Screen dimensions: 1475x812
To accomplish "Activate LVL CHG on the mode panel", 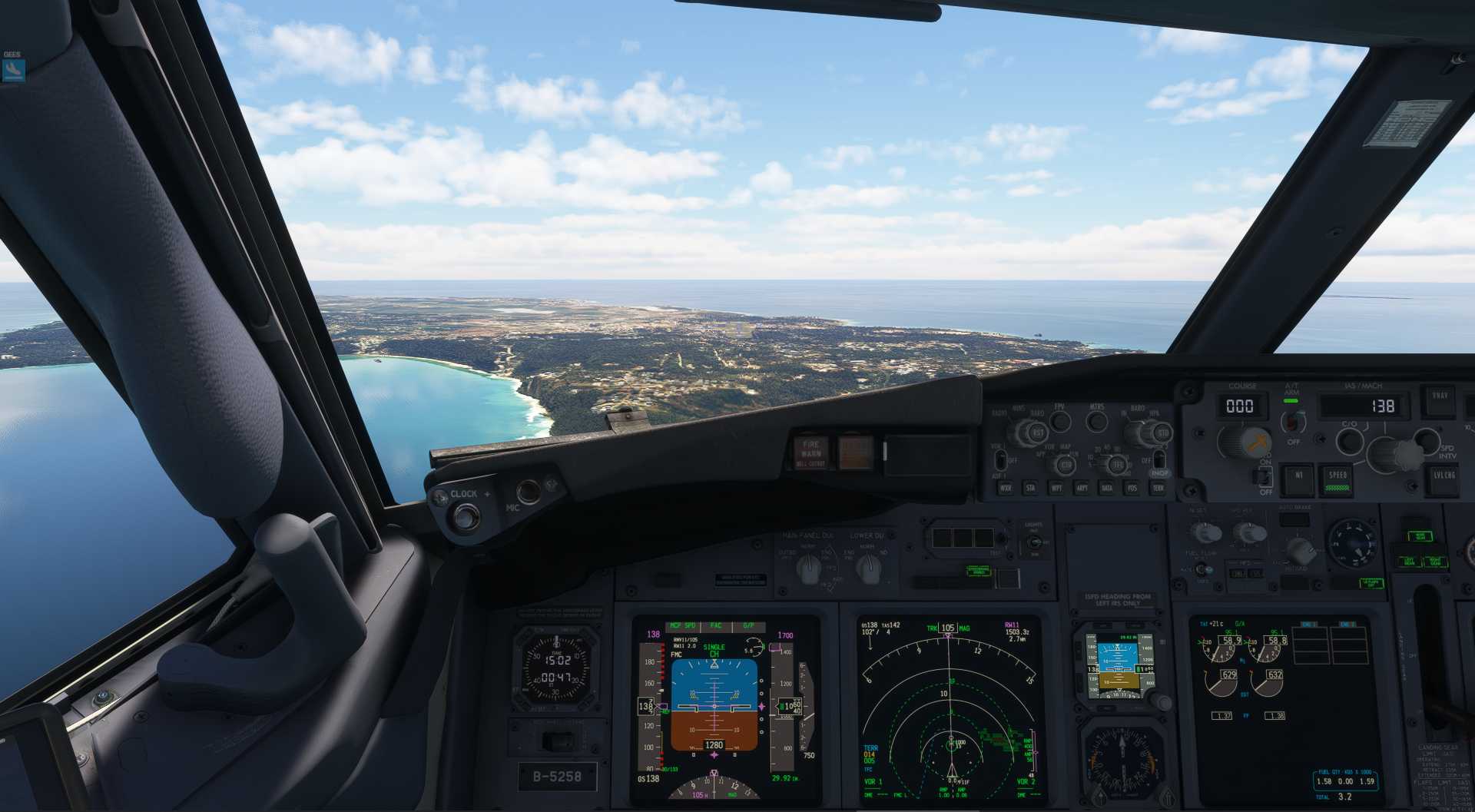I will (x=1444, y=476).
